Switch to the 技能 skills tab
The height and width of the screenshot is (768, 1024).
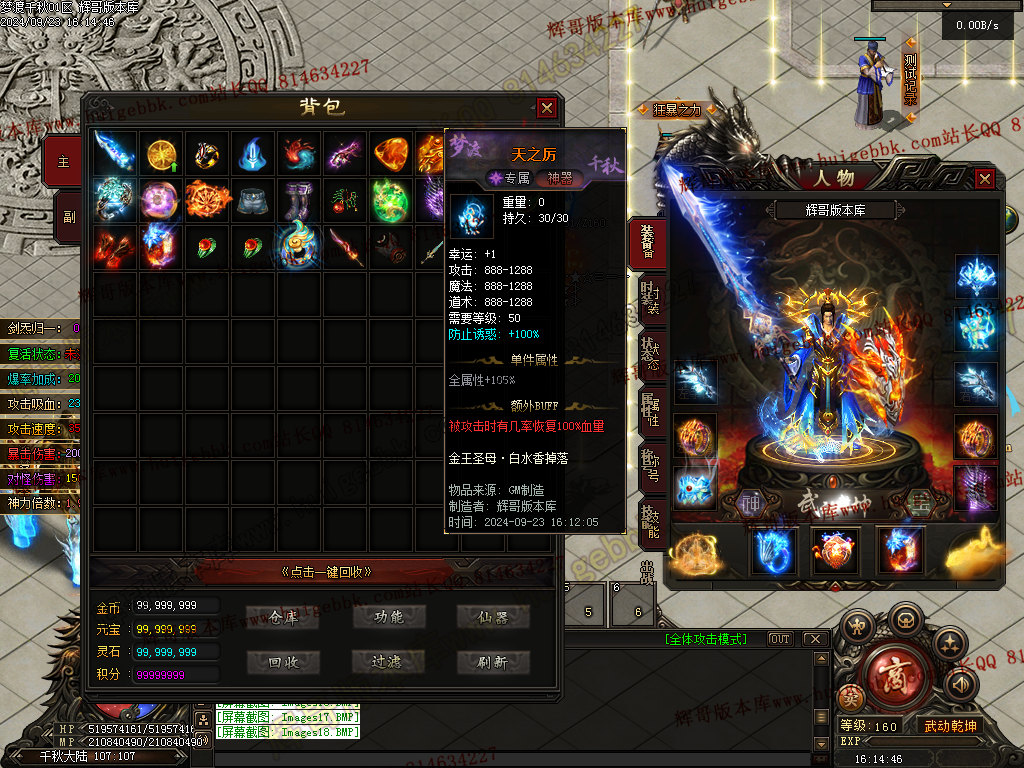pos(649,516)
